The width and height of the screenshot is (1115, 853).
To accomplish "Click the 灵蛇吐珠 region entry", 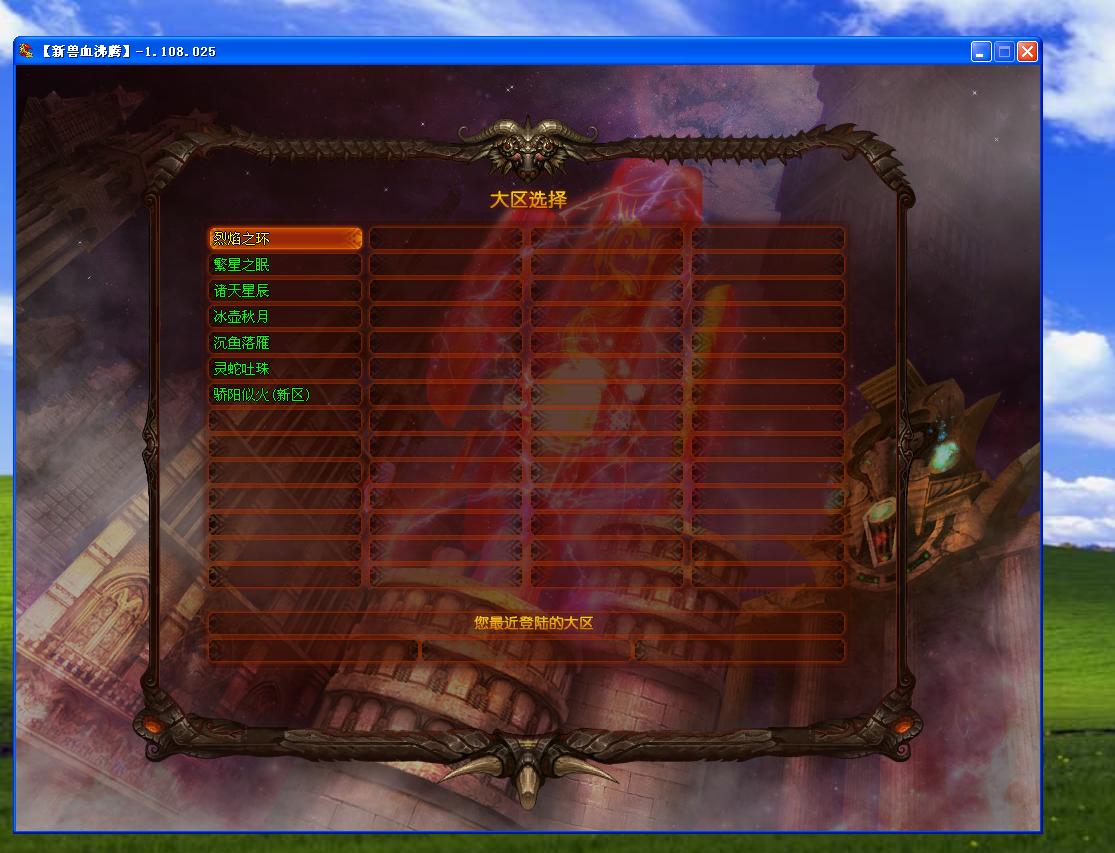I will point(285,368).
